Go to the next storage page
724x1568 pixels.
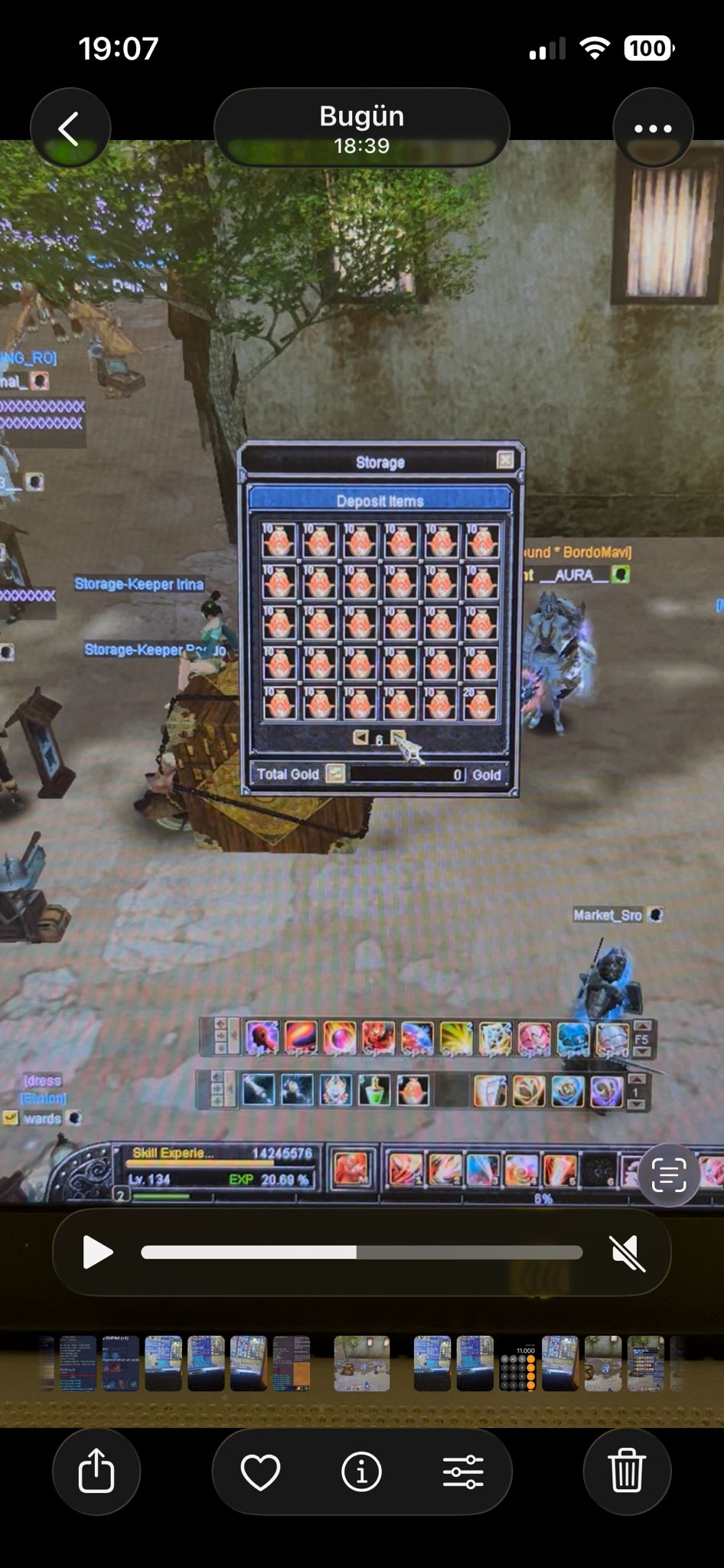coord(398,737)
